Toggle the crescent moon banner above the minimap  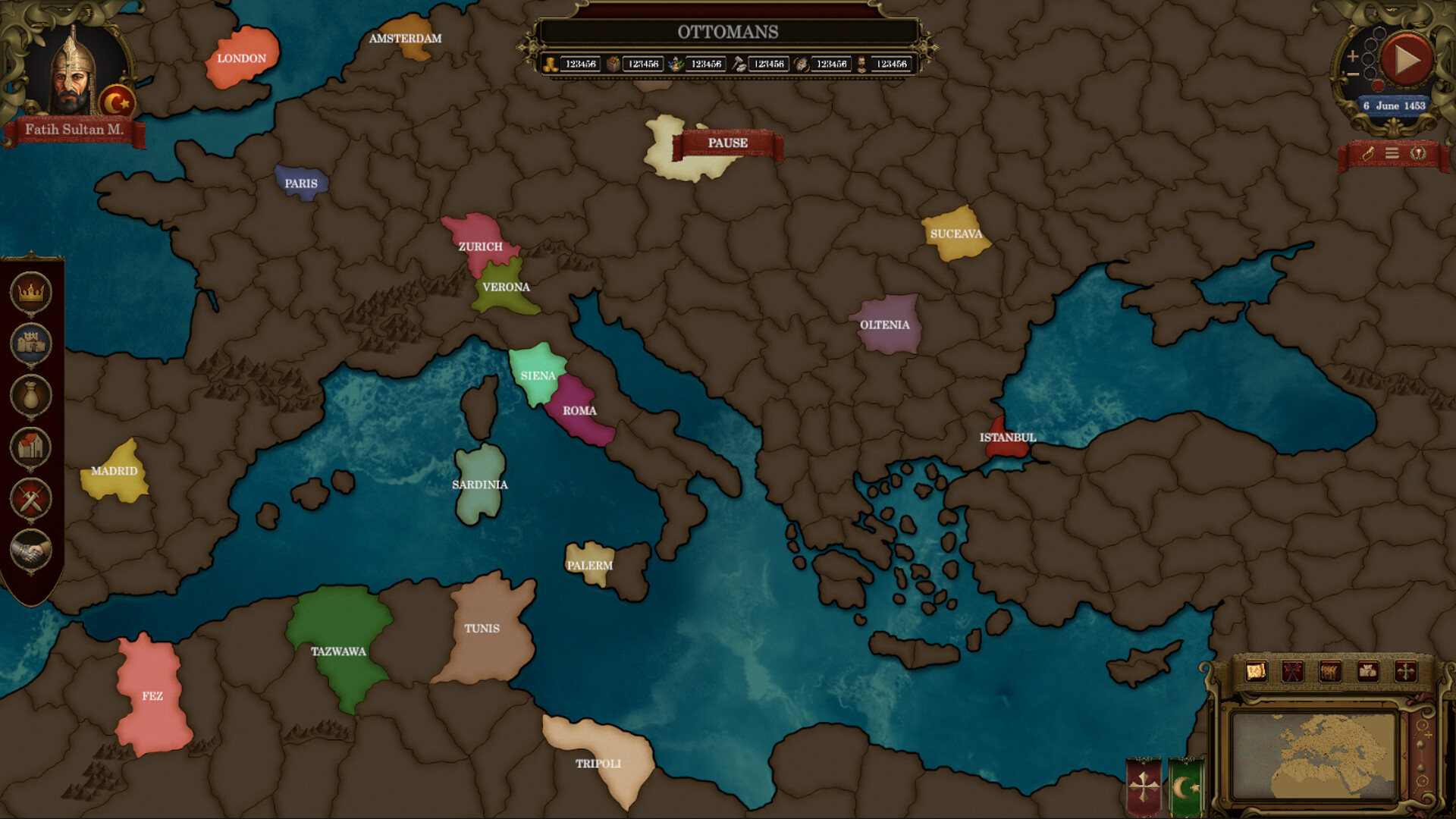[x=1185, y=785]
